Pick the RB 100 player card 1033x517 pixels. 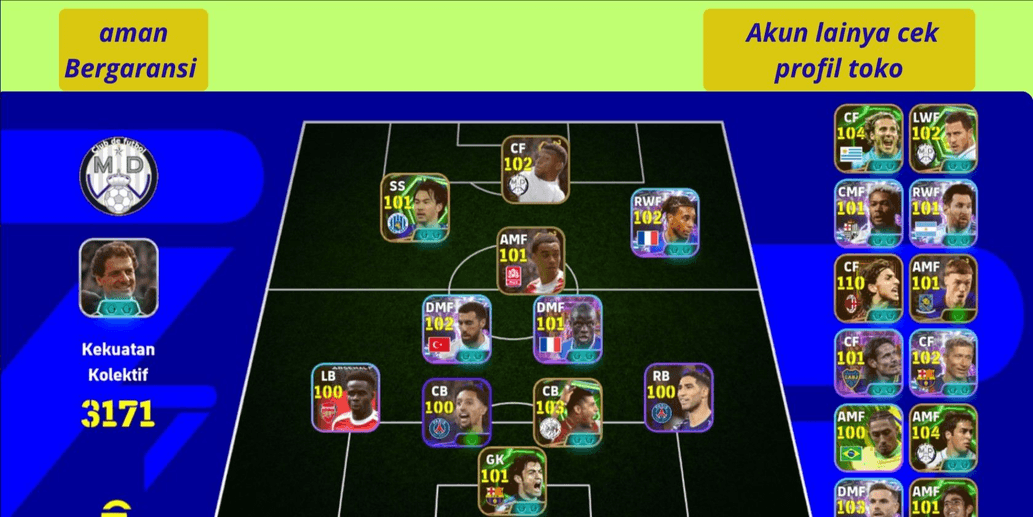(x=678, y=397)
